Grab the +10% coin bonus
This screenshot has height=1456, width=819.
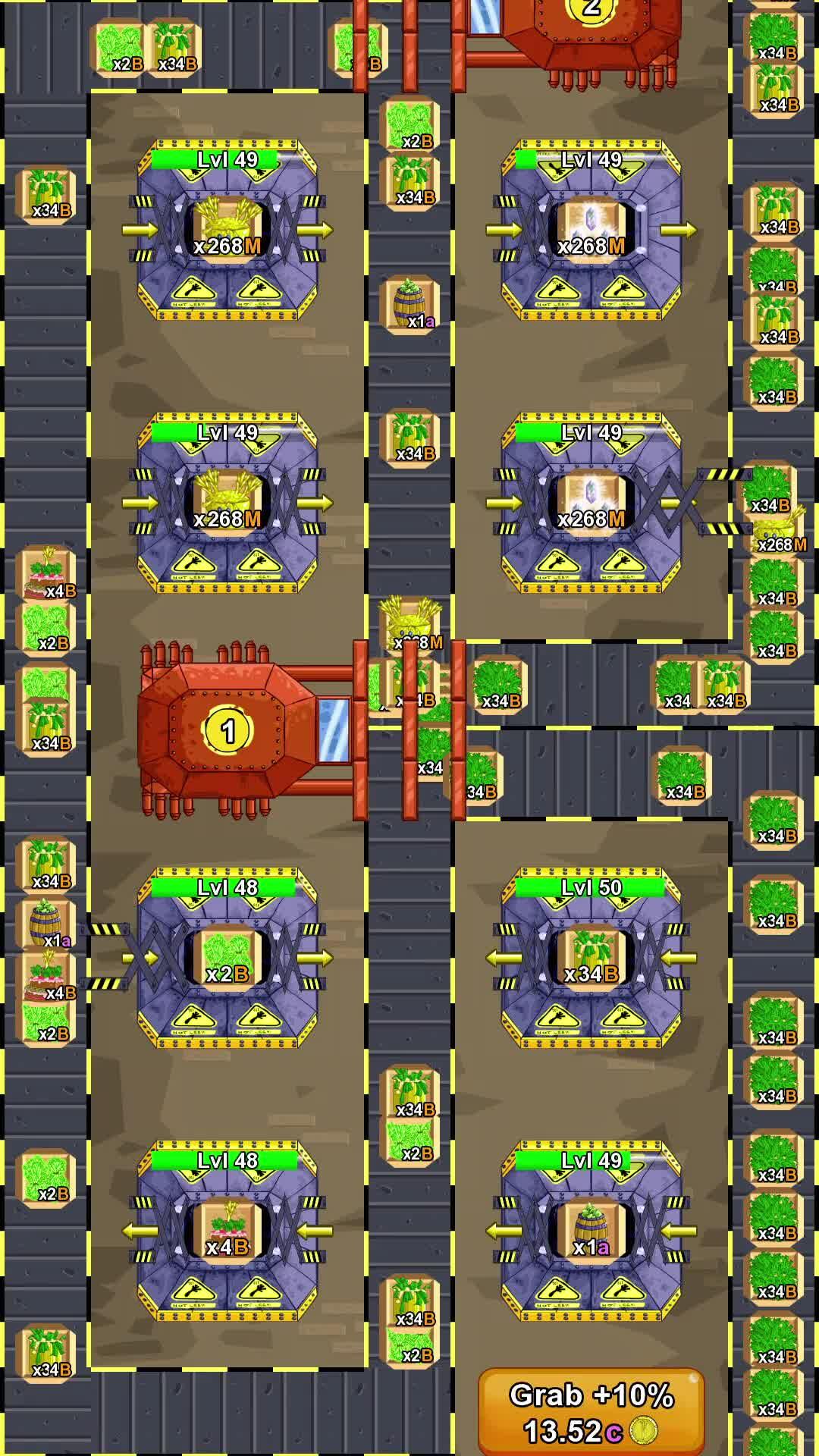(x=591, y=1411)
